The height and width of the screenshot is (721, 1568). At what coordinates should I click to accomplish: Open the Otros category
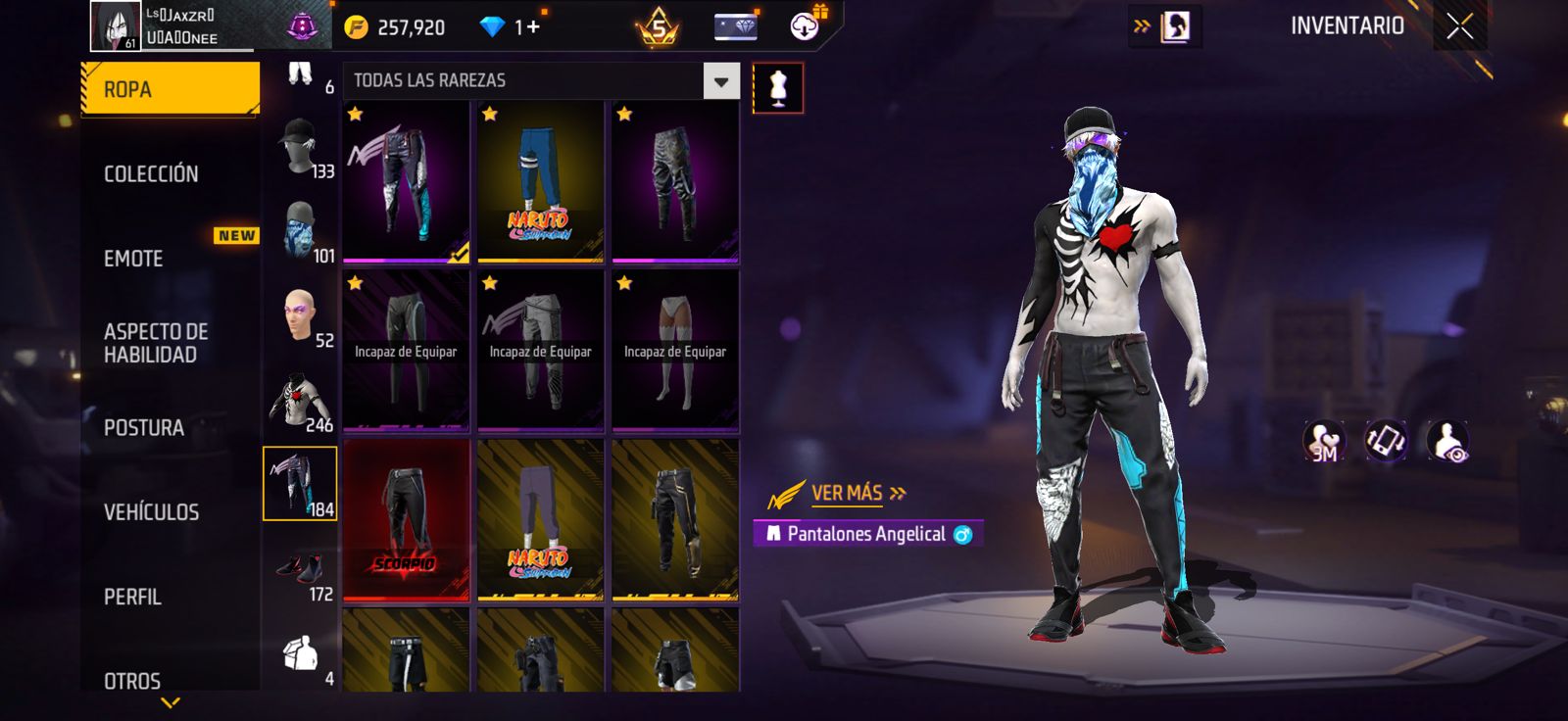132,680
